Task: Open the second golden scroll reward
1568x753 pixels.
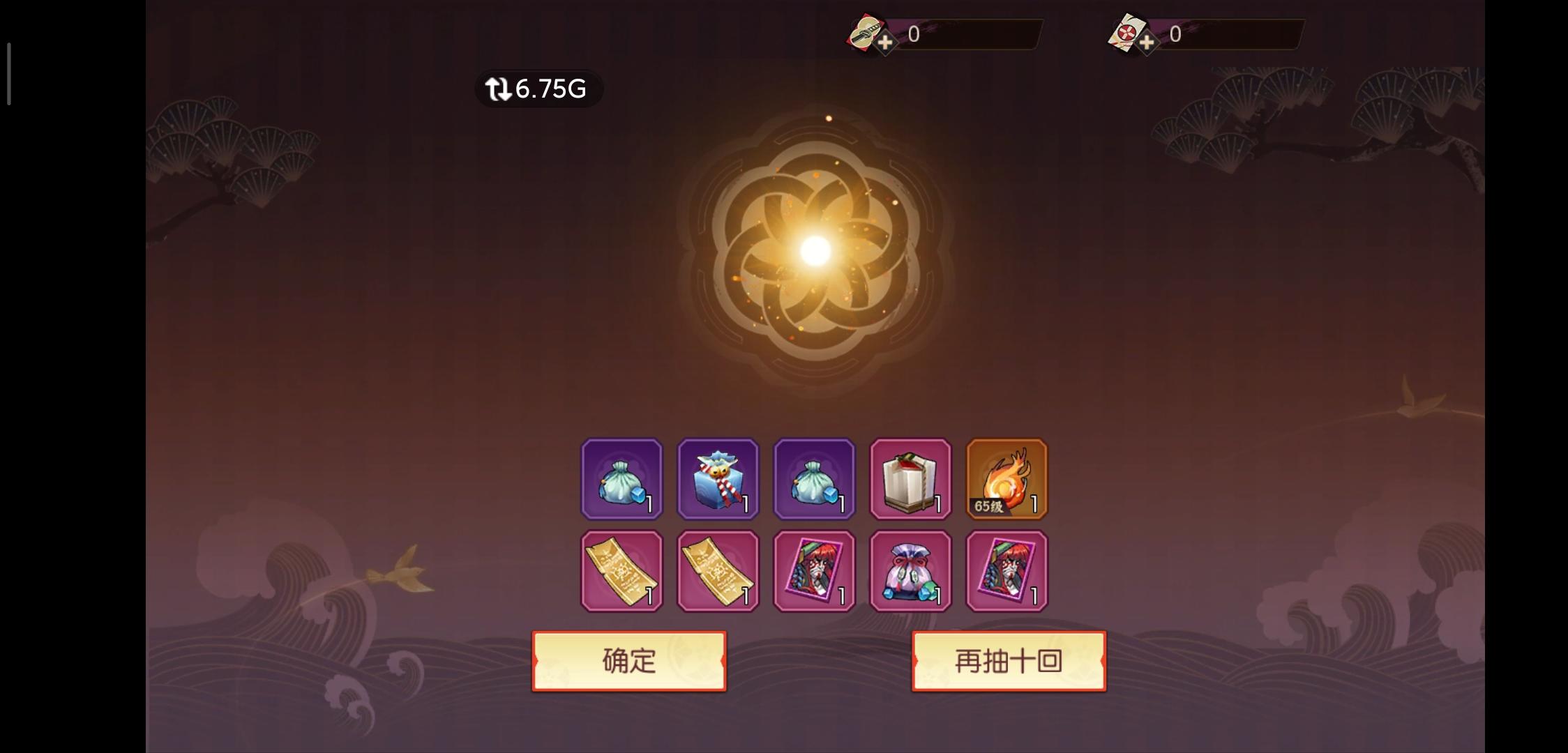Action: 718,570
